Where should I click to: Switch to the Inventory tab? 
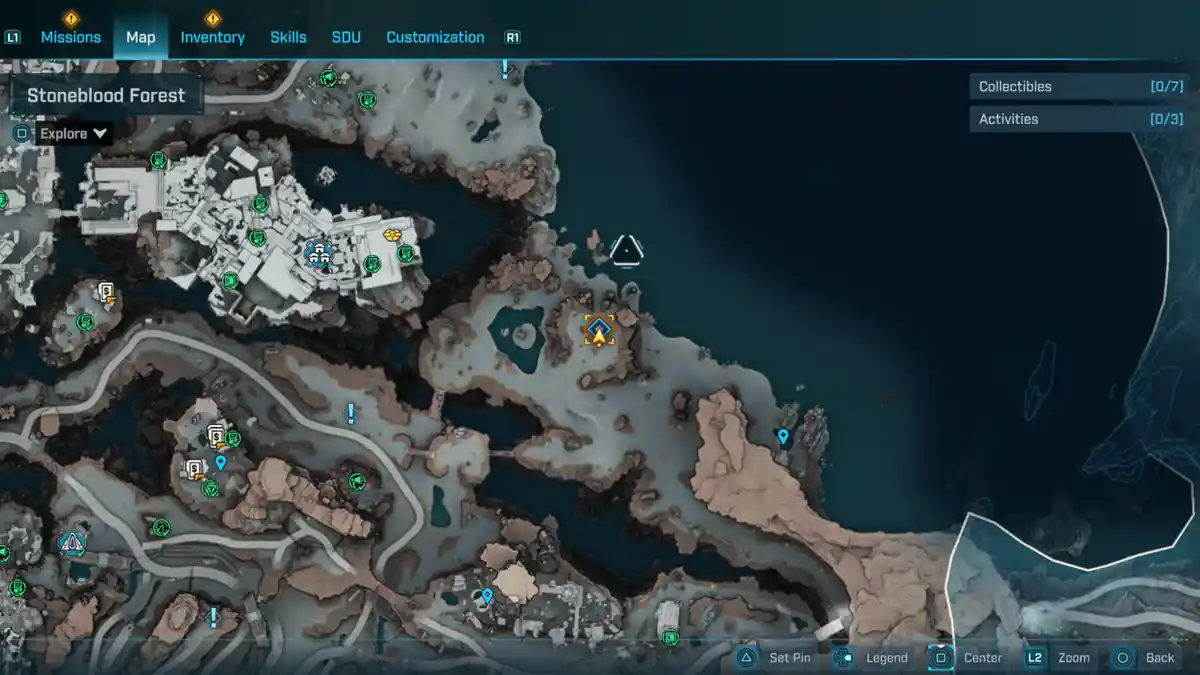click(x=212, y=37)
